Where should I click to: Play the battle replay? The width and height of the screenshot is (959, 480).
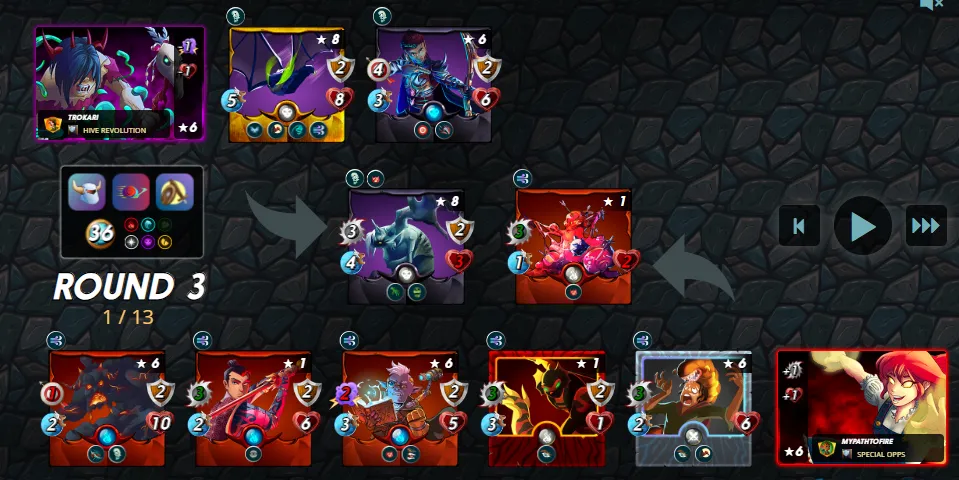point(862,226)
